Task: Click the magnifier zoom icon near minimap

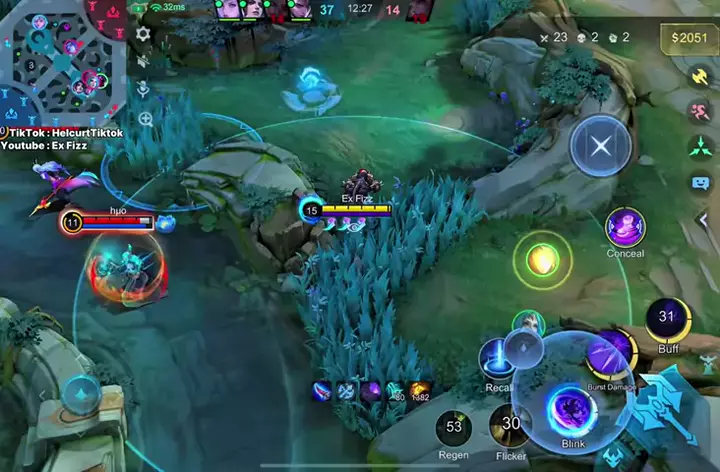Action: pos(146,119)
